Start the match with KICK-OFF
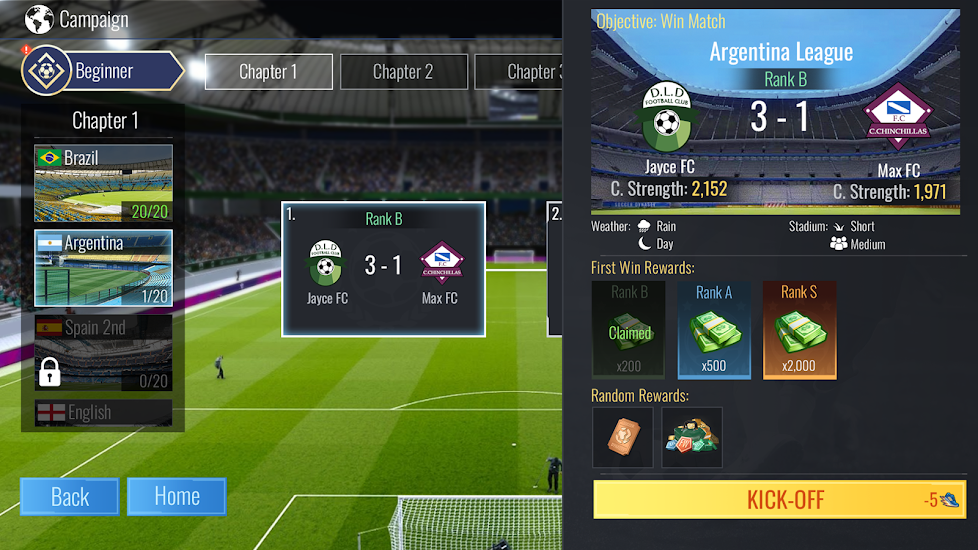Viewport: 978px width, 550px height. point(780,499)
